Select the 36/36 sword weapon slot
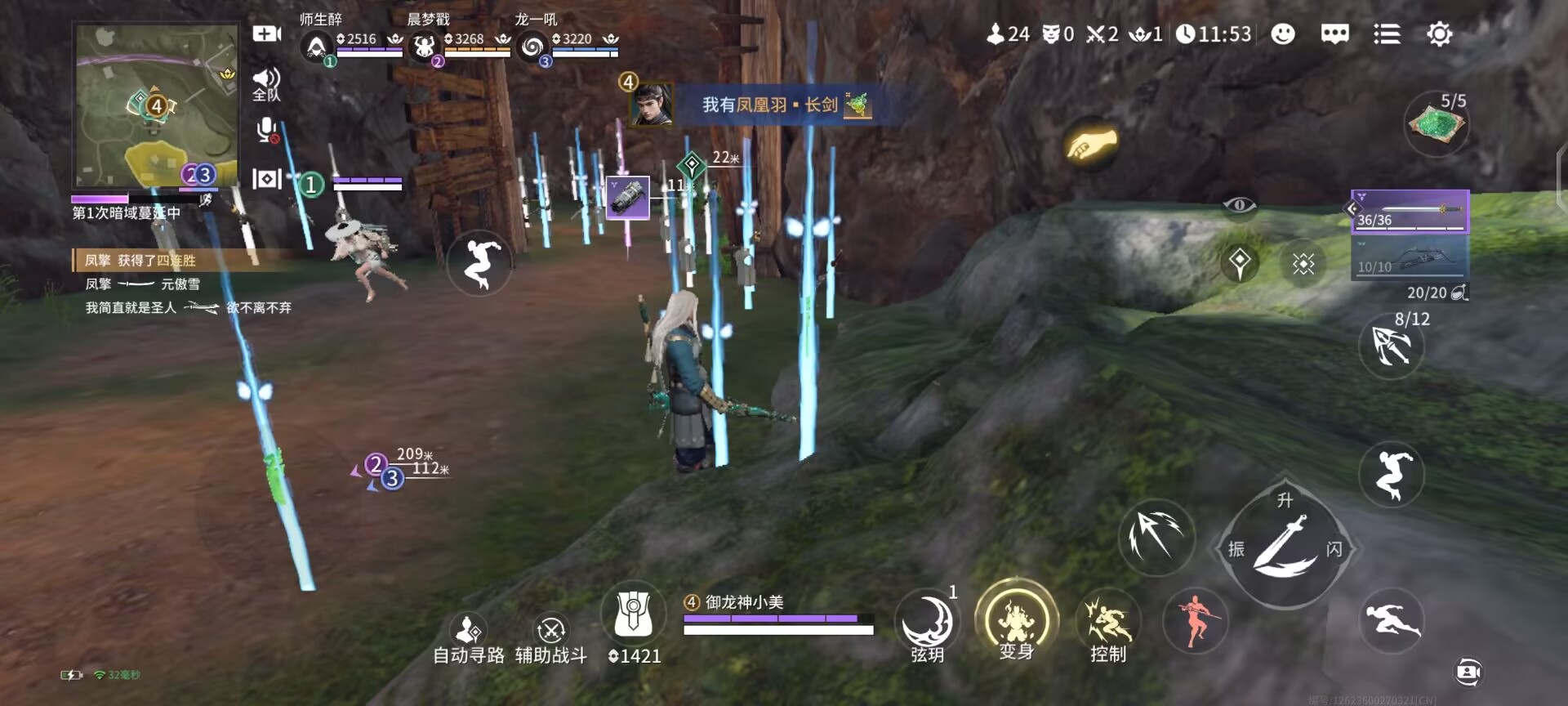Image resolution: width=1568 pixels, height=706 pixels. click(1410, 211)
